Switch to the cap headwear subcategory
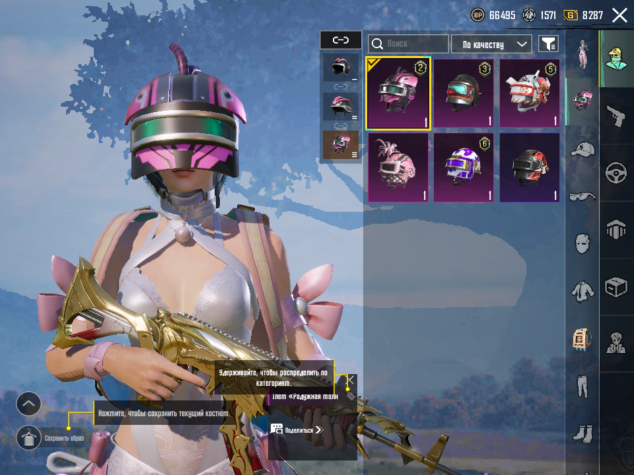 (x=582, y=149)
